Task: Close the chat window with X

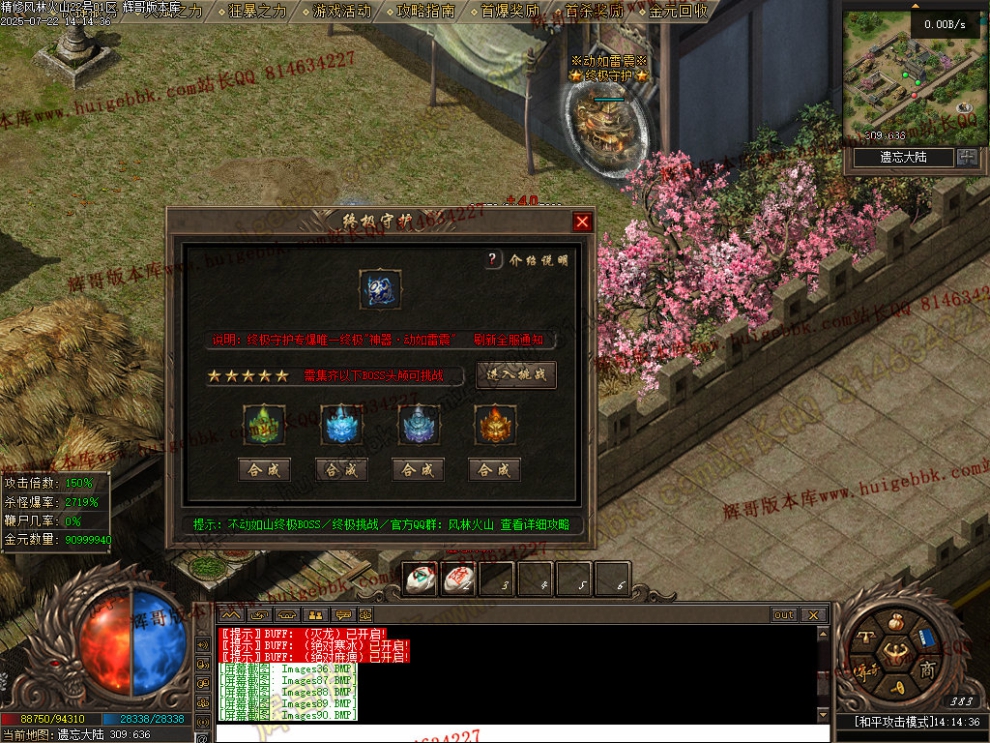Action: pyautogui.click(x=813, y=614)
